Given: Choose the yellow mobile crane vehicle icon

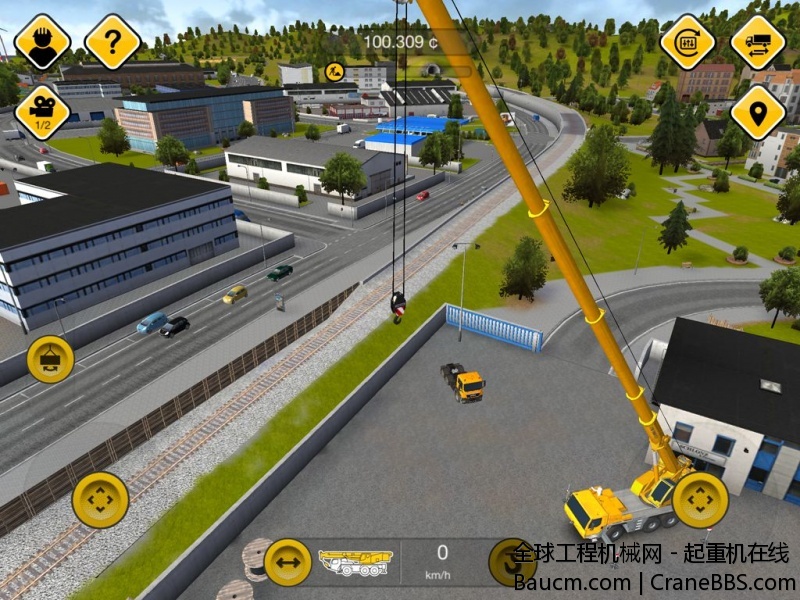Looking at the screenshot, I should coord(355,563).
